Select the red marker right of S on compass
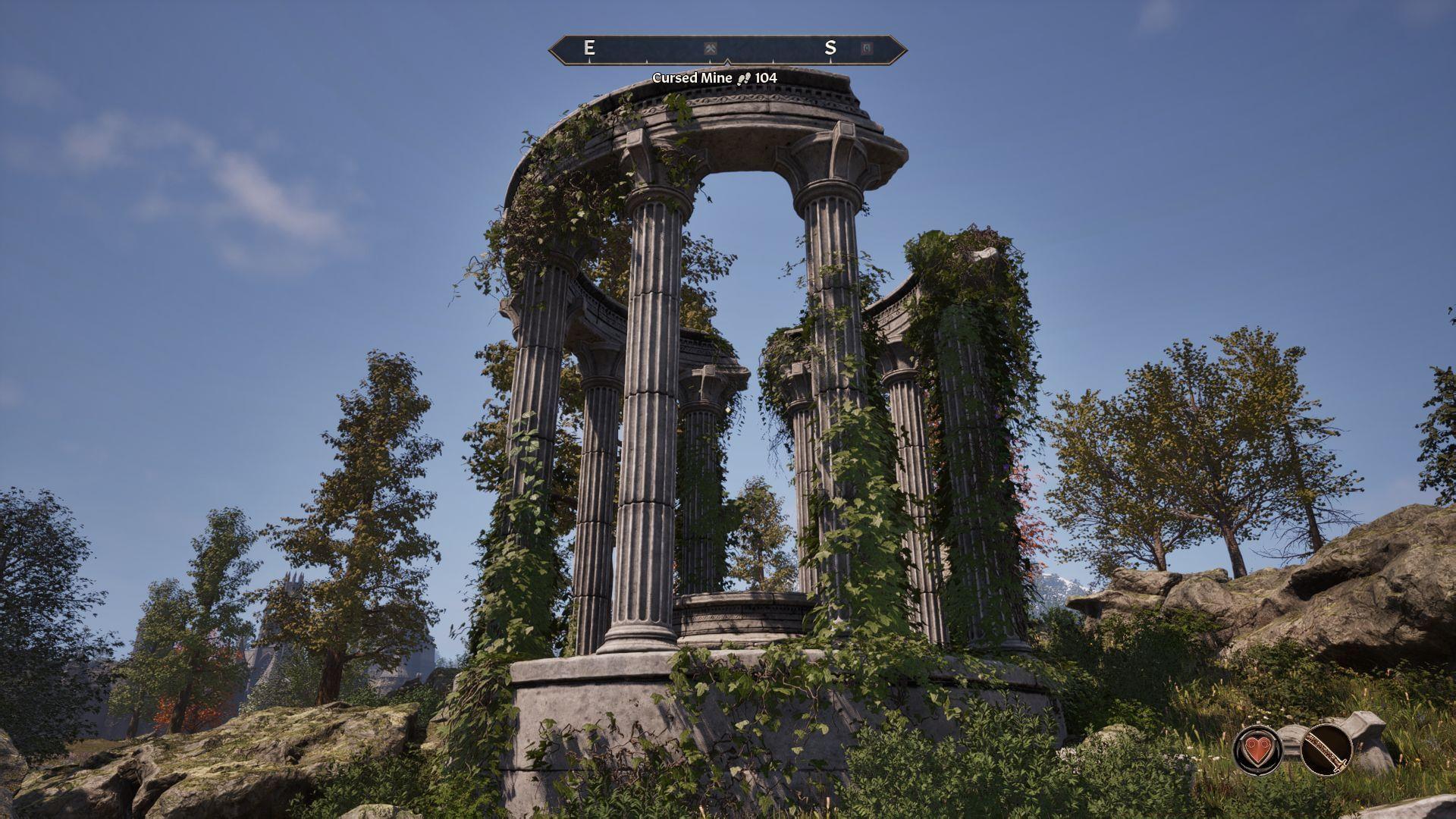The height and width of the screenshot is (819, 1456). [x=867, y=49]
